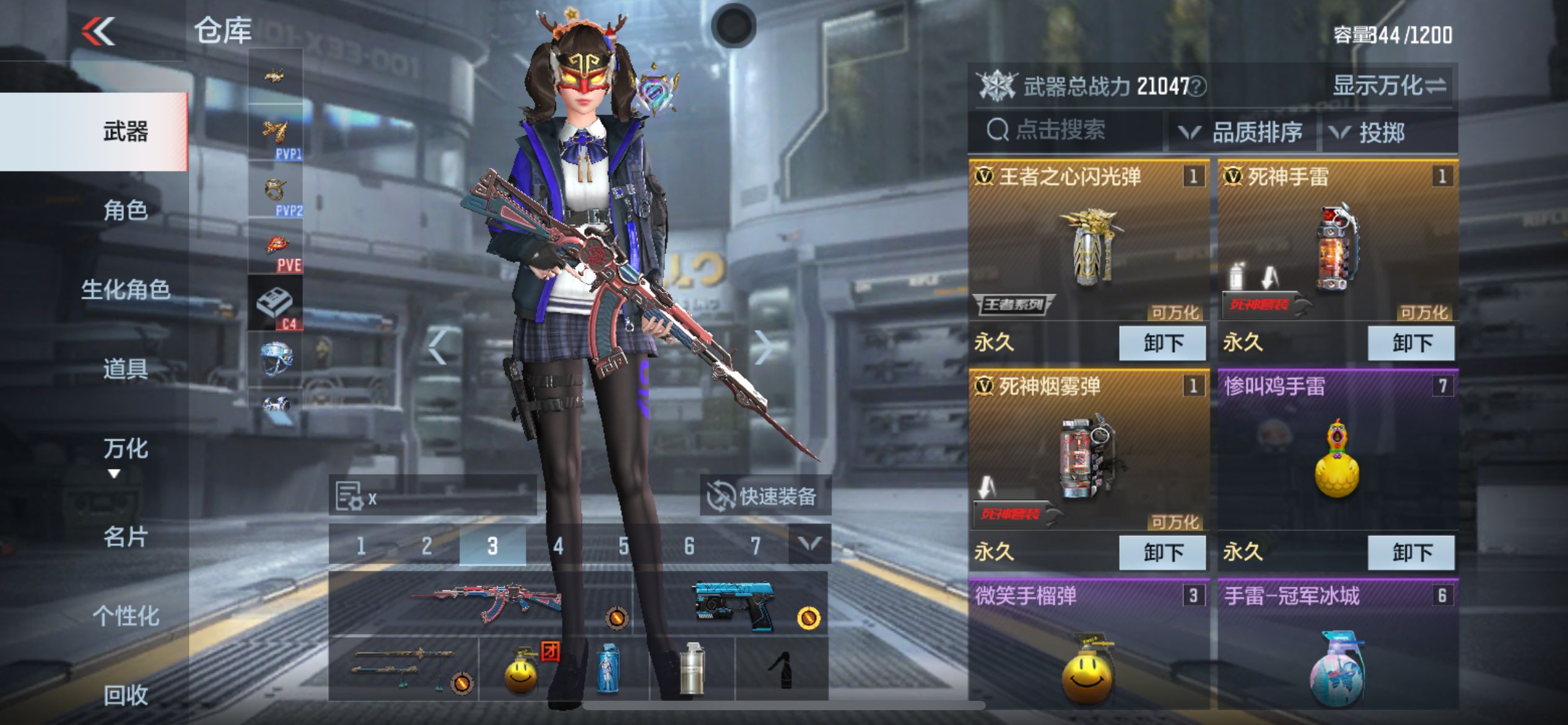
Task: Unequip the 死神手雷 grenade with 卸下
Action: pyautogui.click(x=1411, y=343)
